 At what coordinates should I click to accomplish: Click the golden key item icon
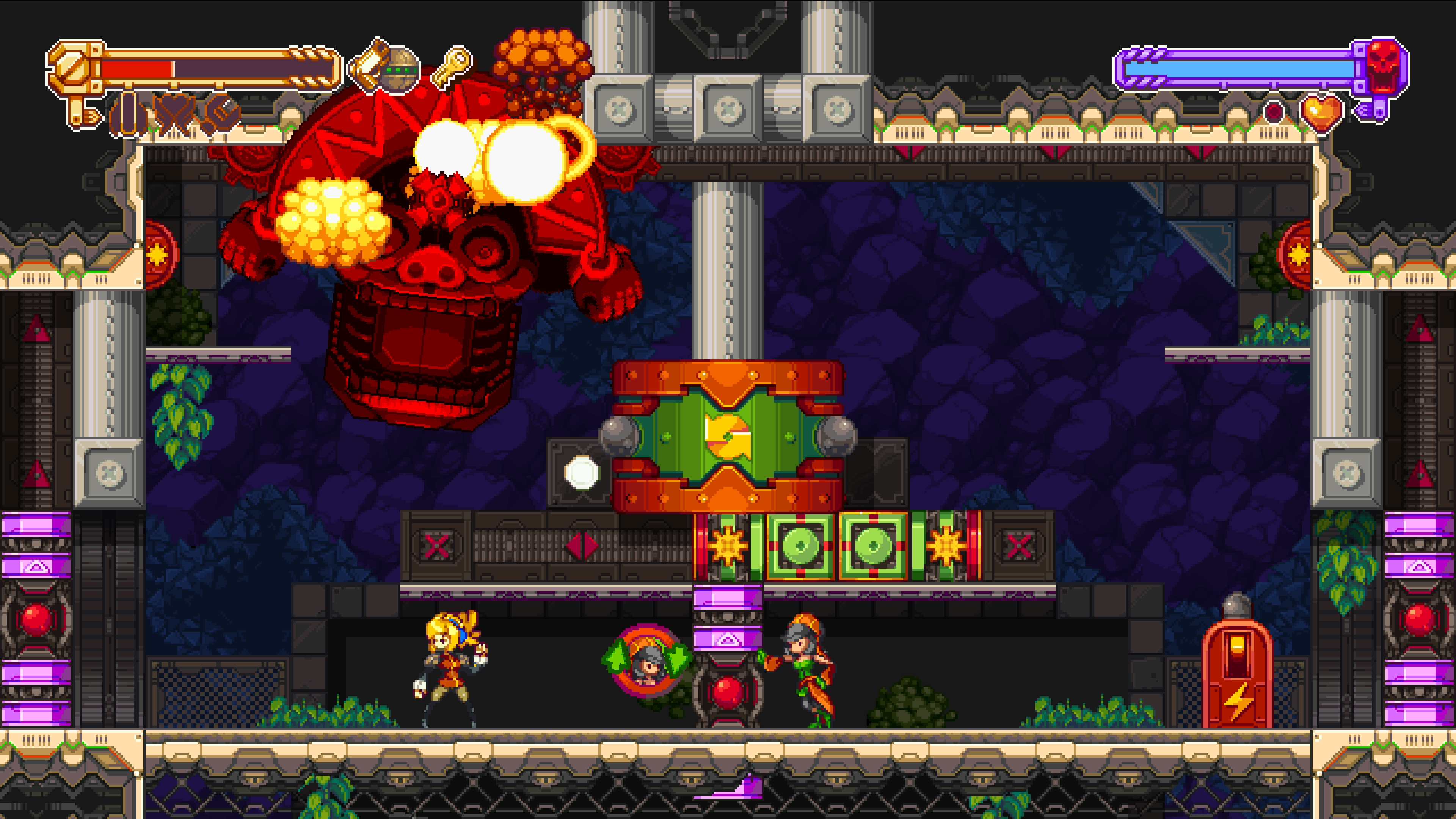point(452,67)
